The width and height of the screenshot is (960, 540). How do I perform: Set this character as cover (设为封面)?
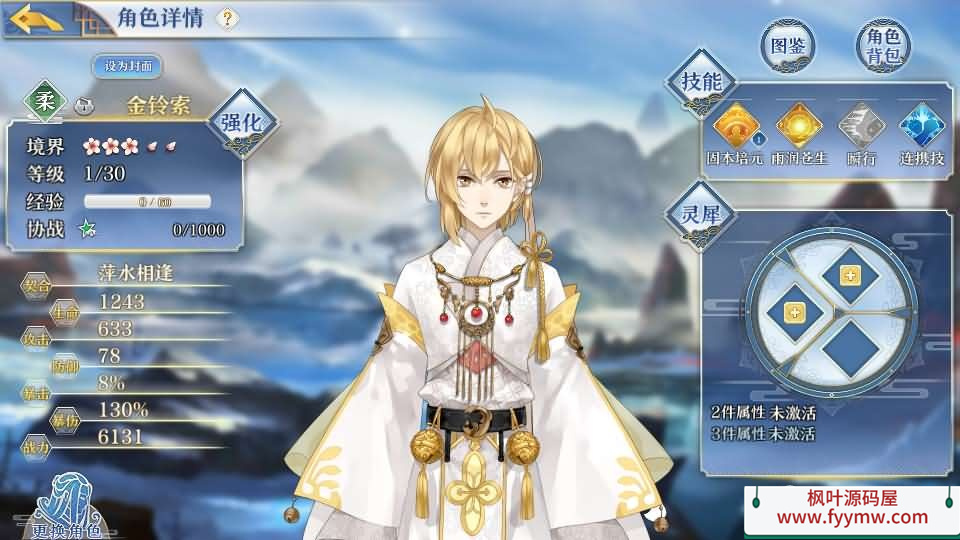pyautogui.click(x=128, y=66)
